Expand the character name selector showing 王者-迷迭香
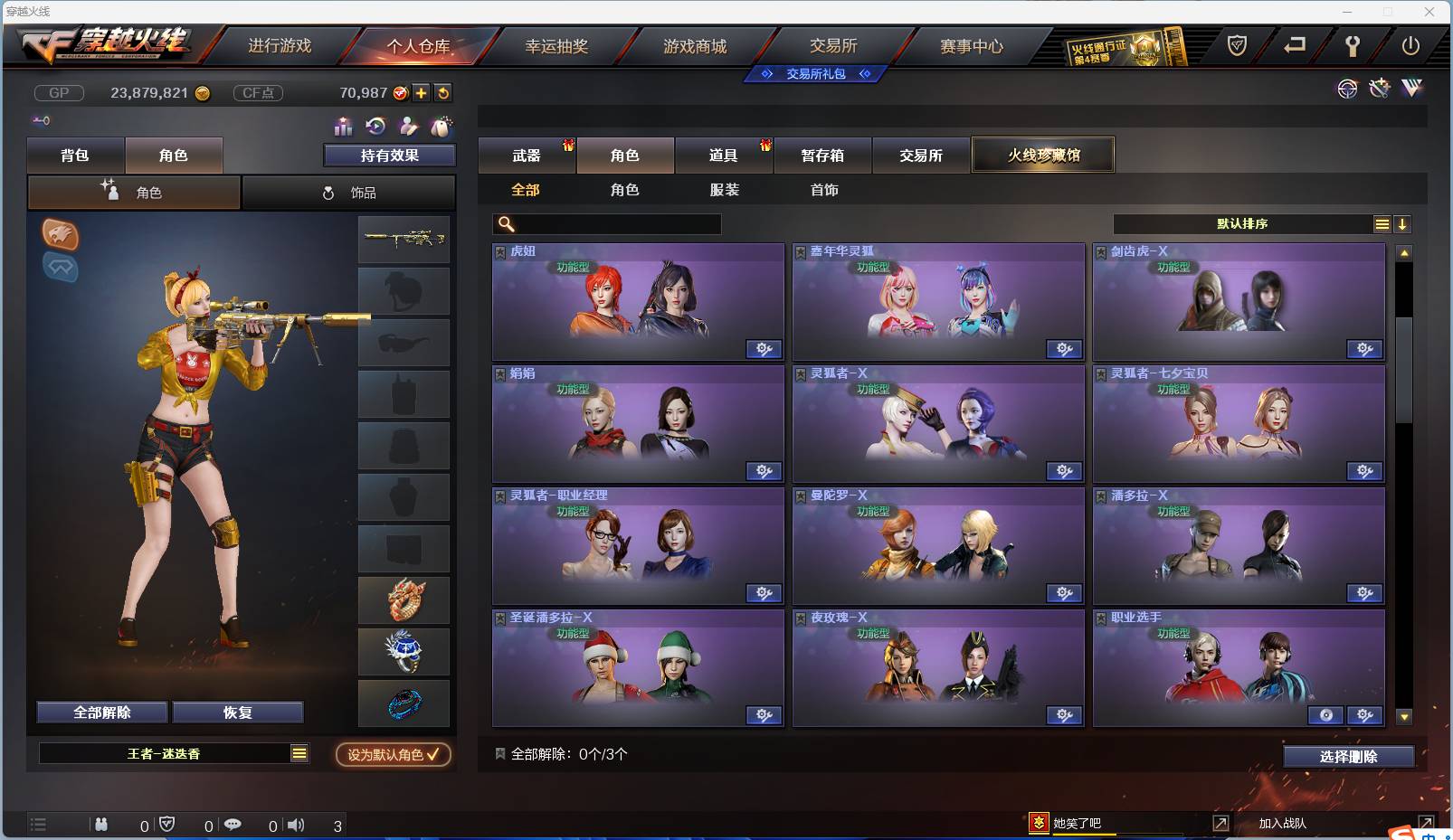Viewport: 1453px width, 840px height. [299, 753]
